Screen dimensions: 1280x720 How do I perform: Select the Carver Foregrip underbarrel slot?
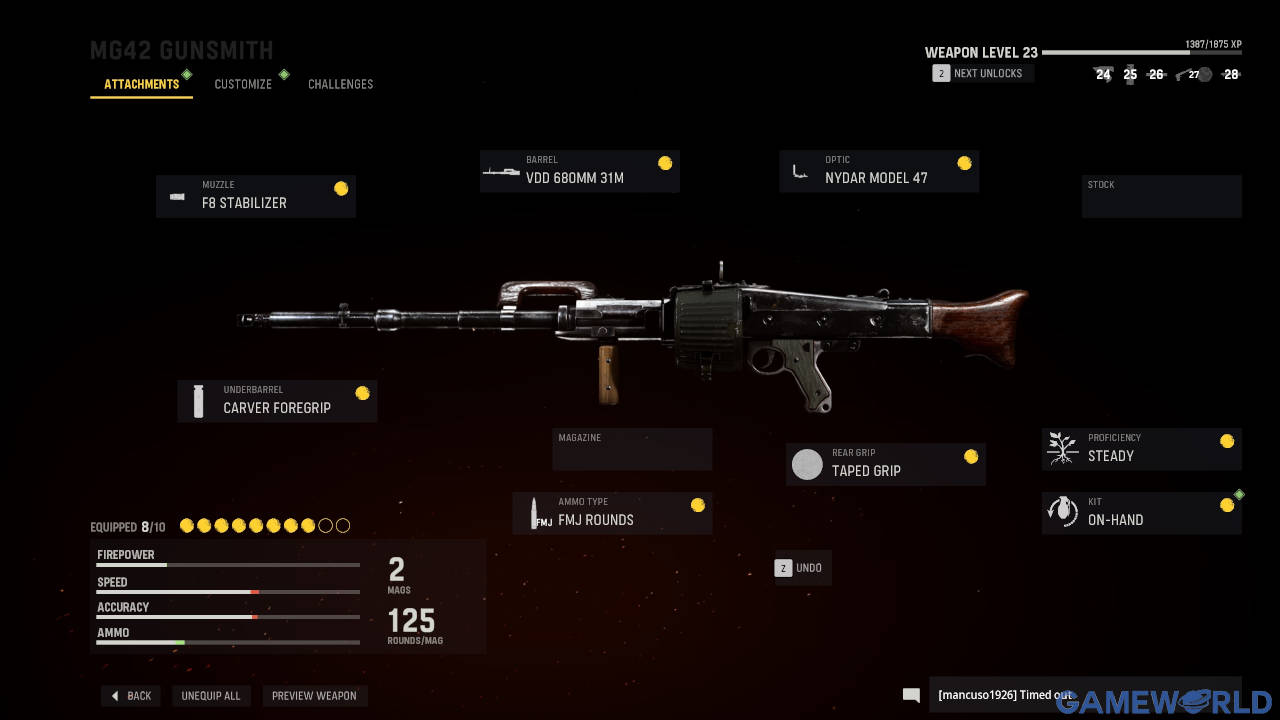click(x=277, y=401)
